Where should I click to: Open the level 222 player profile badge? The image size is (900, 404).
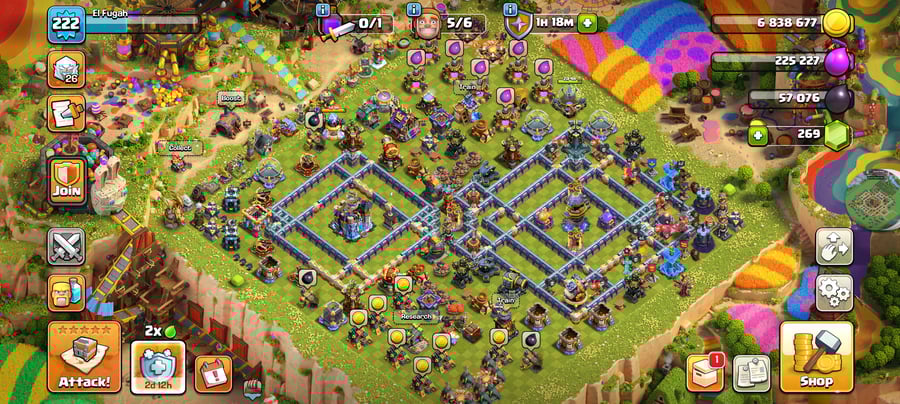[x=66, y=25]
